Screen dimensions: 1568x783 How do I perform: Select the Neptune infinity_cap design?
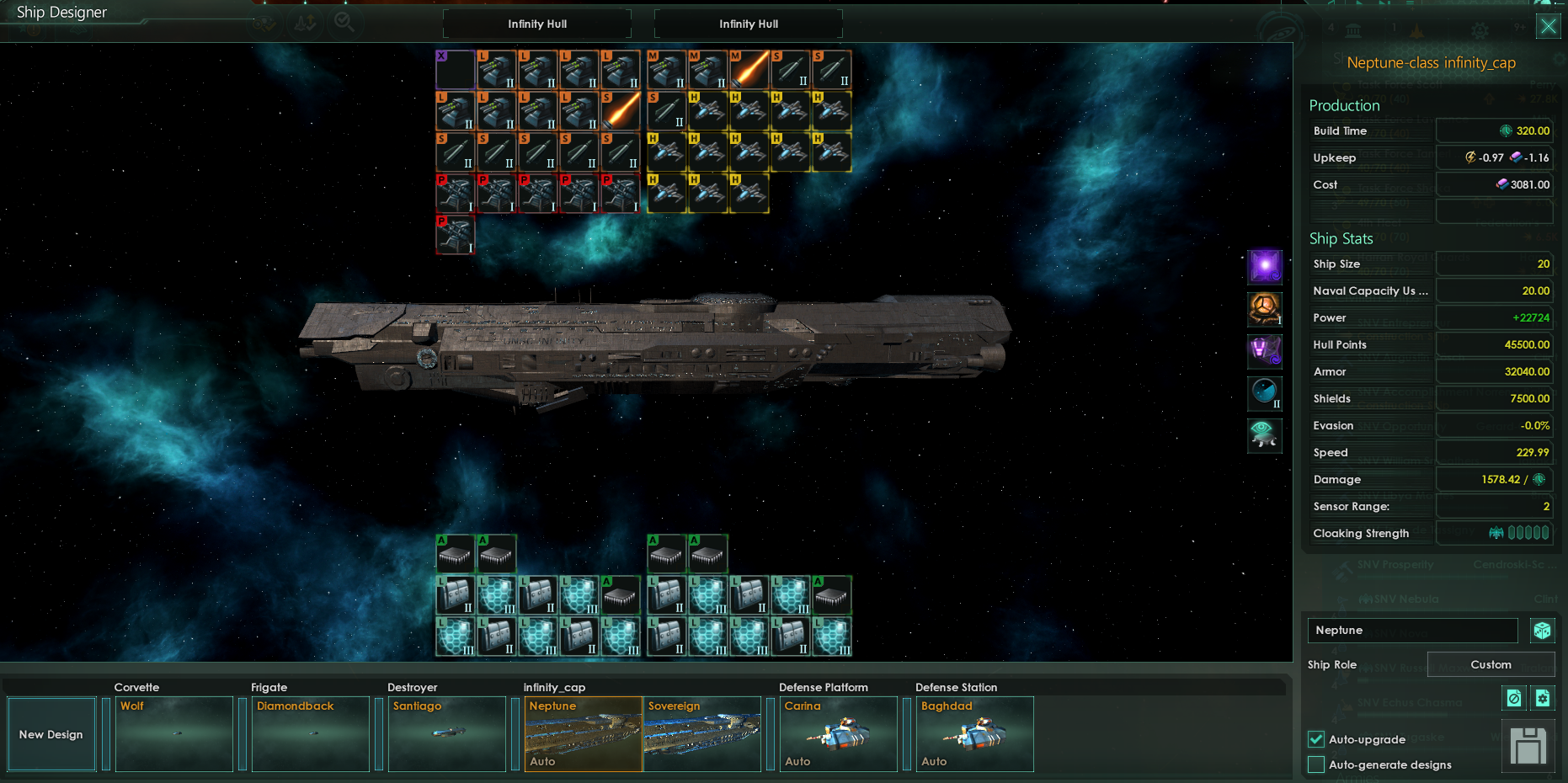(583, 733)
